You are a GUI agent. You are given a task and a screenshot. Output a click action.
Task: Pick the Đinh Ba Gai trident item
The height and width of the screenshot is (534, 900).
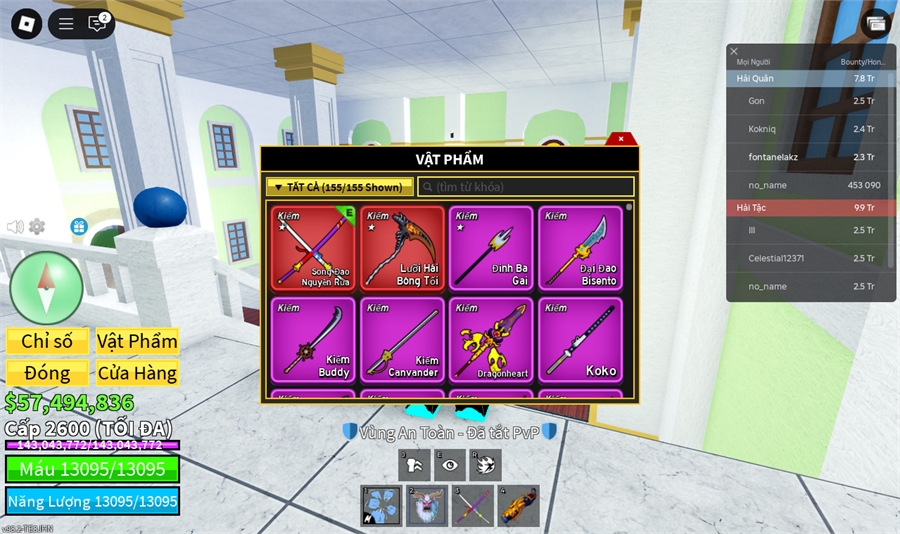coord(491,248)
